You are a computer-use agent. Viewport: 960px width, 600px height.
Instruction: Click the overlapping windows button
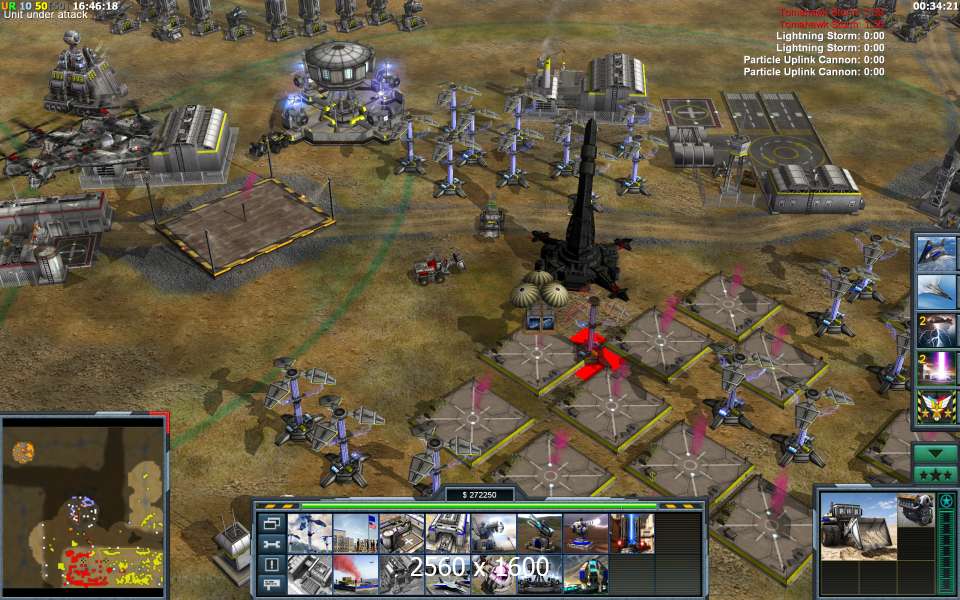271,522
